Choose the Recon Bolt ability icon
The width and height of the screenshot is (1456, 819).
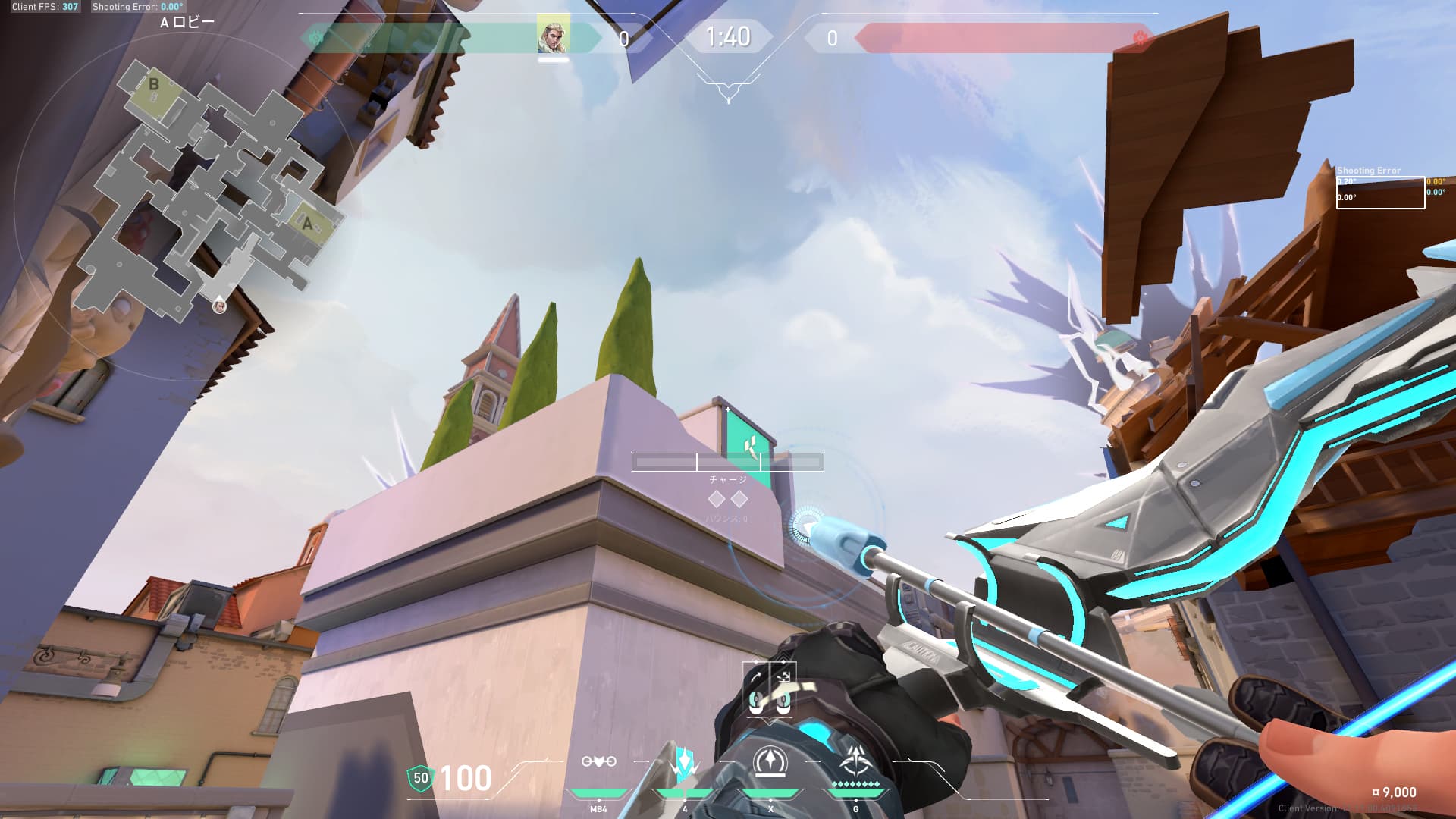click(x=770, y=761)
